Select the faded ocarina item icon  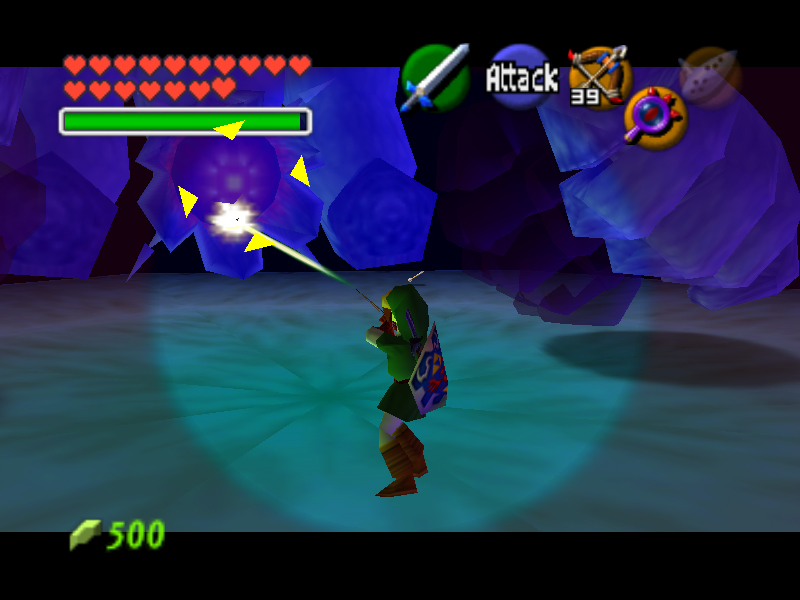point(710,75)
